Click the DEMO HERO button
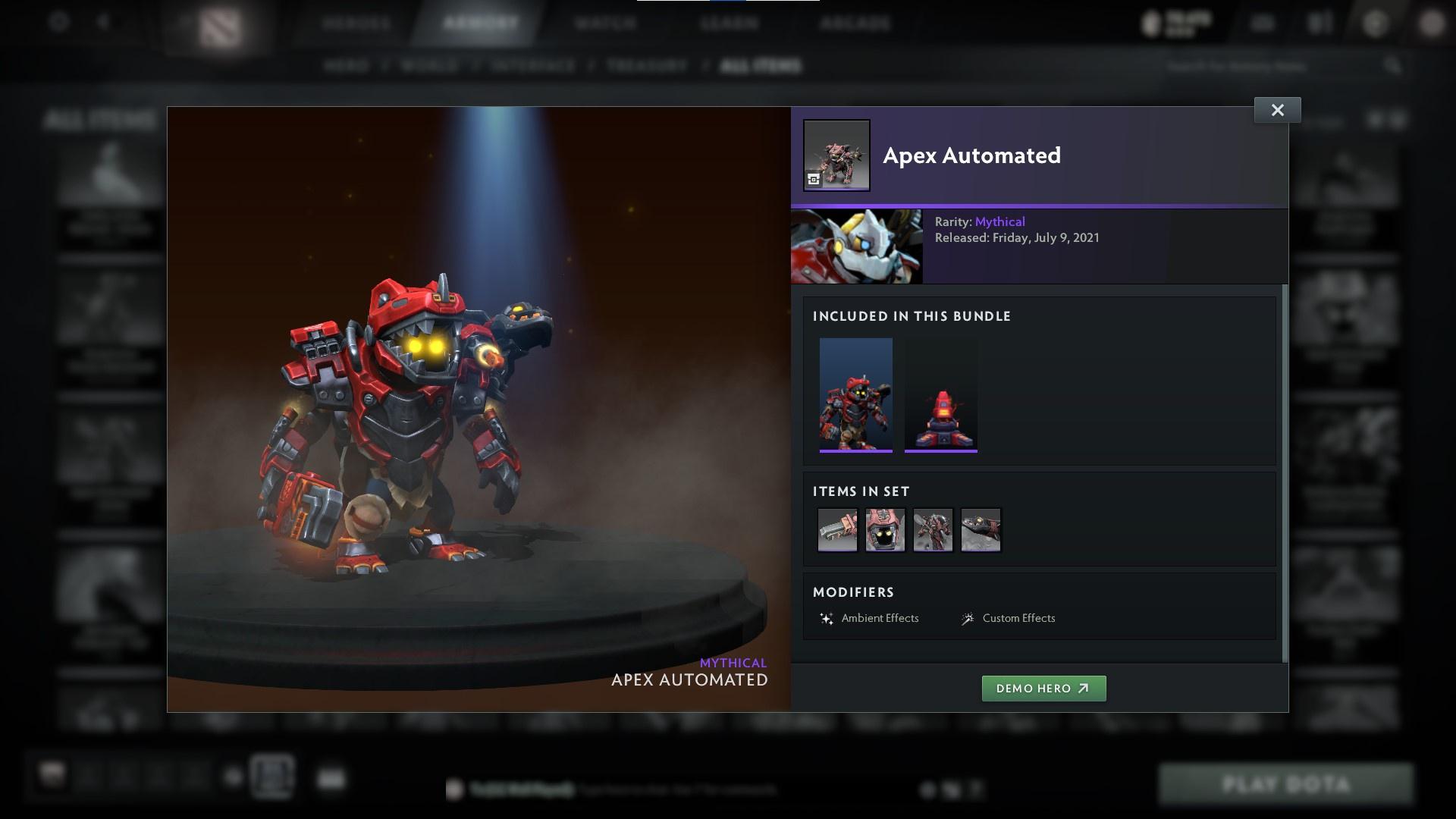 (1044, 689)
